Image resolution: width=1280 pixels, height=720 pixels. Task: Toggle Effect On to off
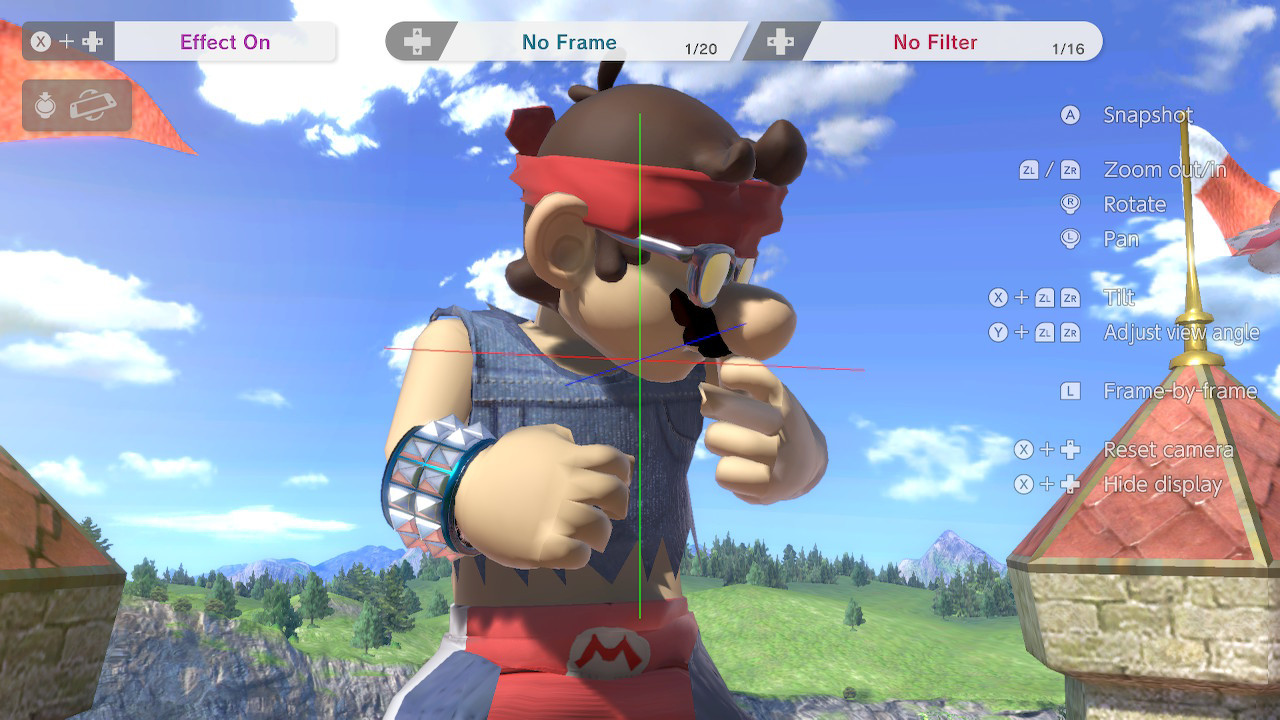pyautogui.click(x=224, y=41)
